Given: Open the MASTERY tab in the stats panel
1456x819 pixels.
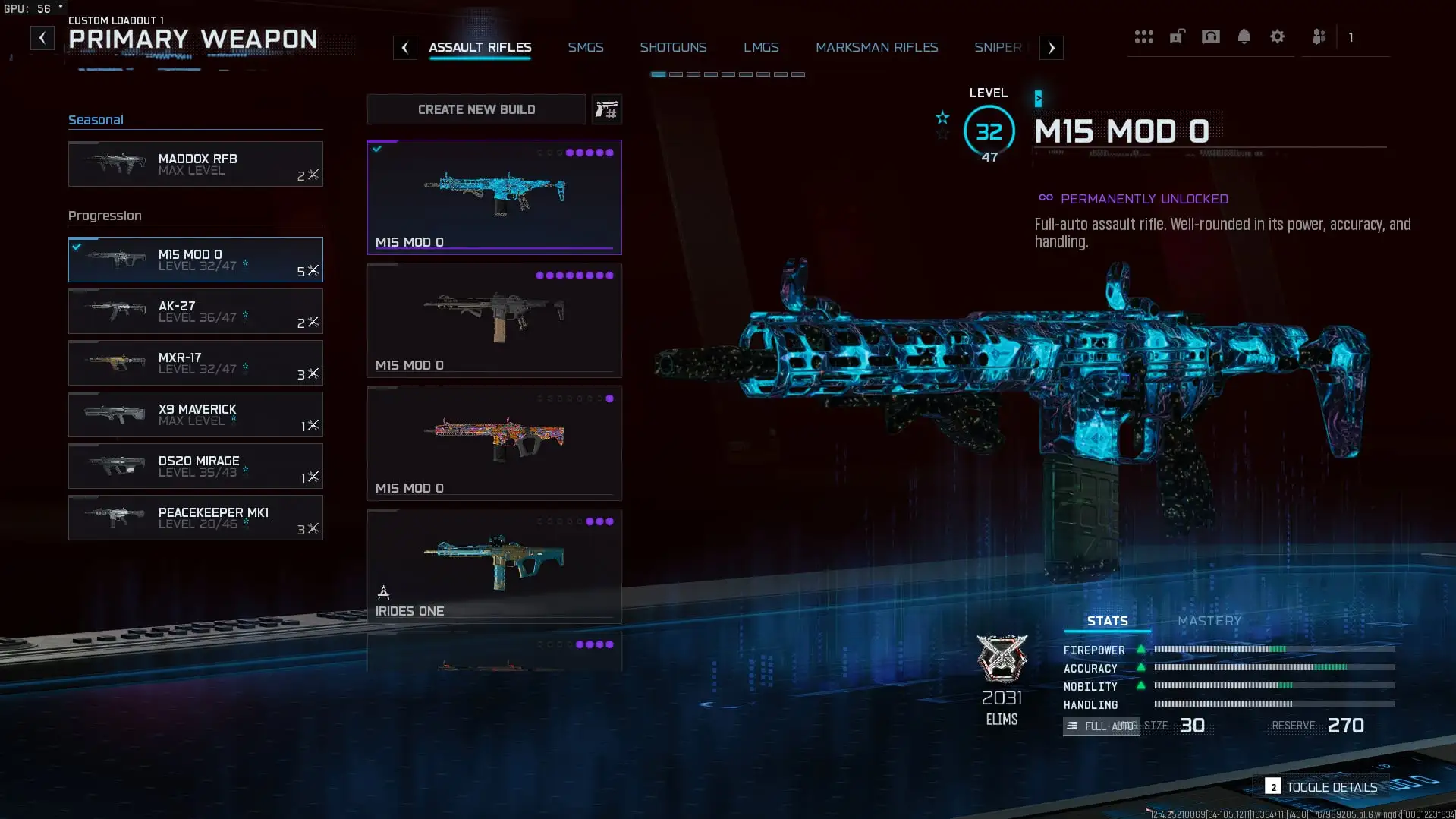Looking at the screenshot, I should tap(1209, 620).
